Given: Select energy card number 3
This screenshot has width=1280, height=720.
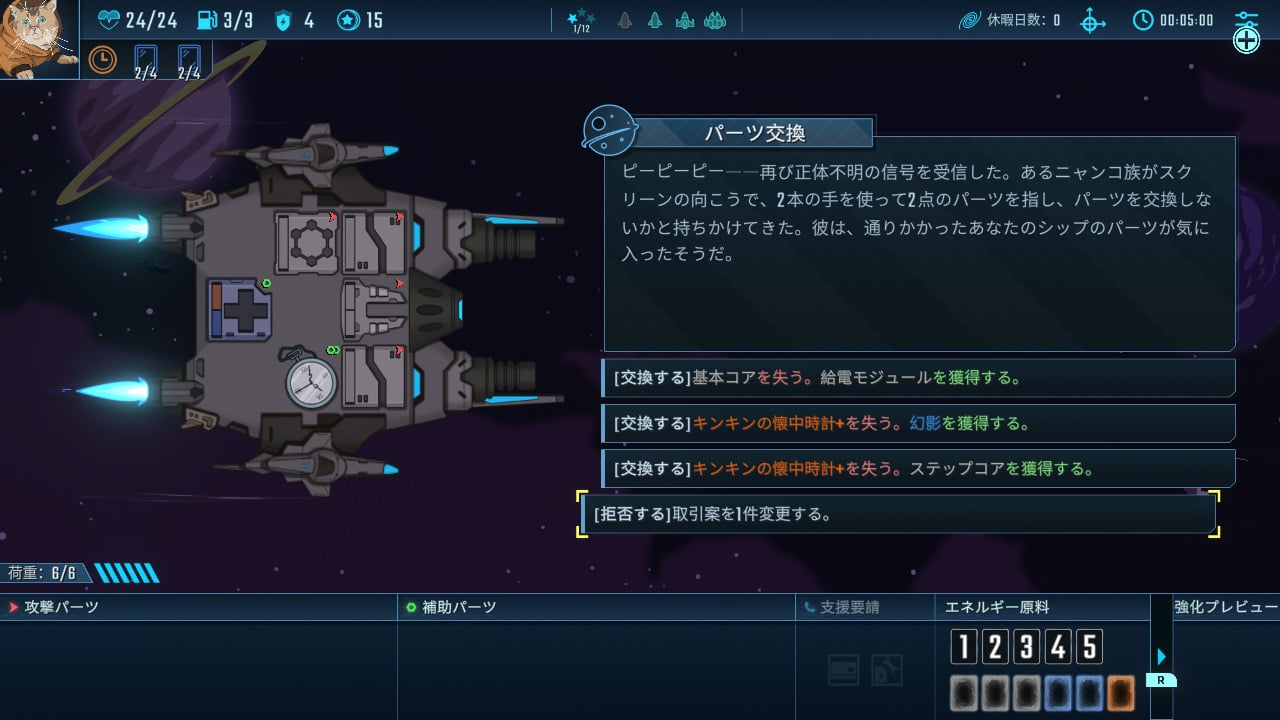Looking at the screenshot, I should click(1026, 647).
